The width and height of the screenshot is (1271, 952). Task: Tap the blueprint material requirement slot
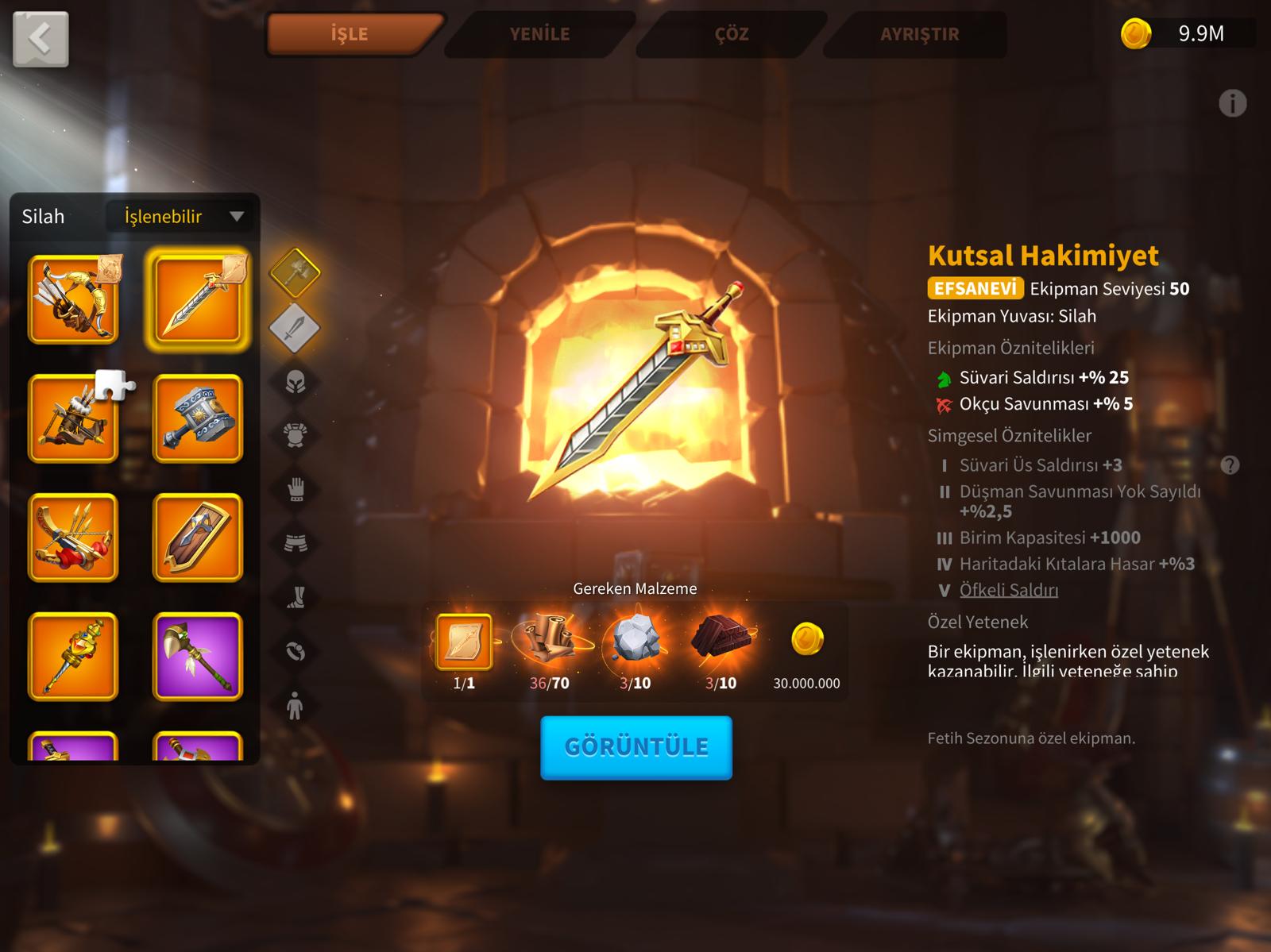point(464,642)
